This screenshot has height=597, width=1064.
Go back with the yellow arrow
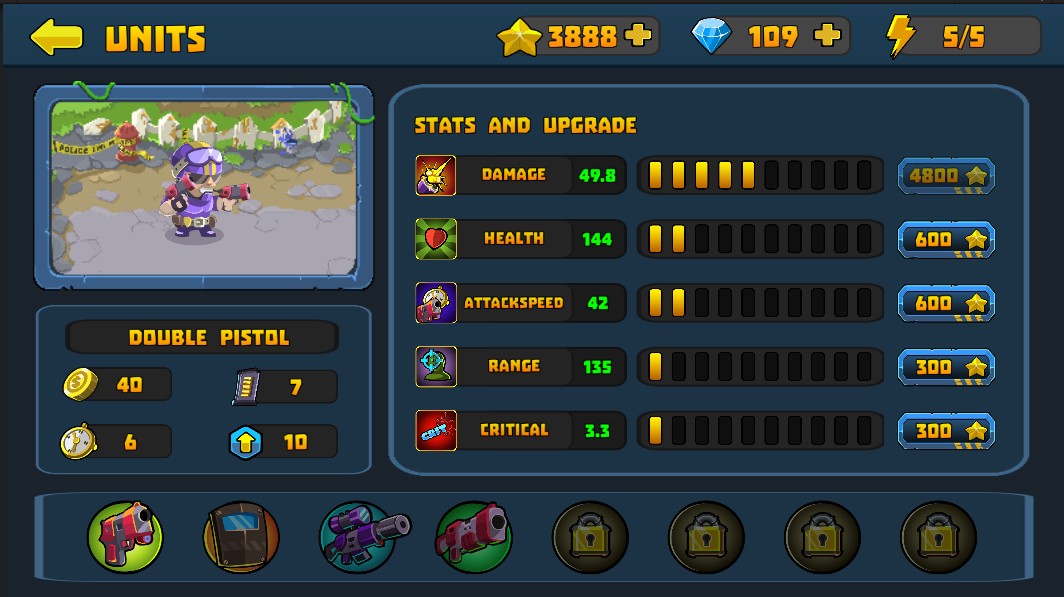[56, 37]
